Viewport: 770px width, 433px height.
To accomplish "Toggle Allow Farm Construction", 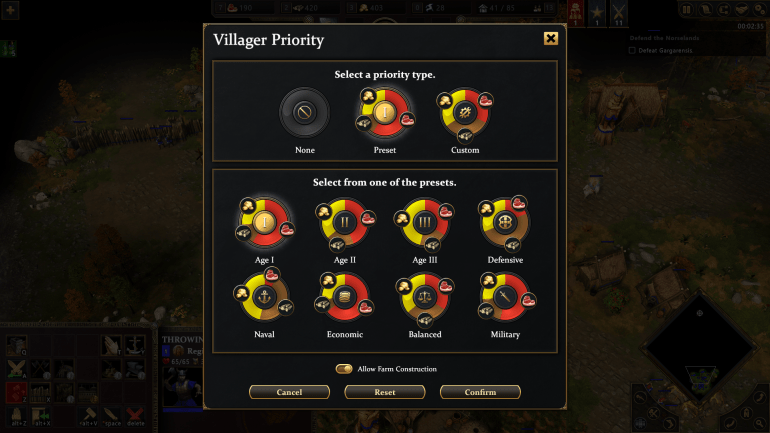I will 344,369.
